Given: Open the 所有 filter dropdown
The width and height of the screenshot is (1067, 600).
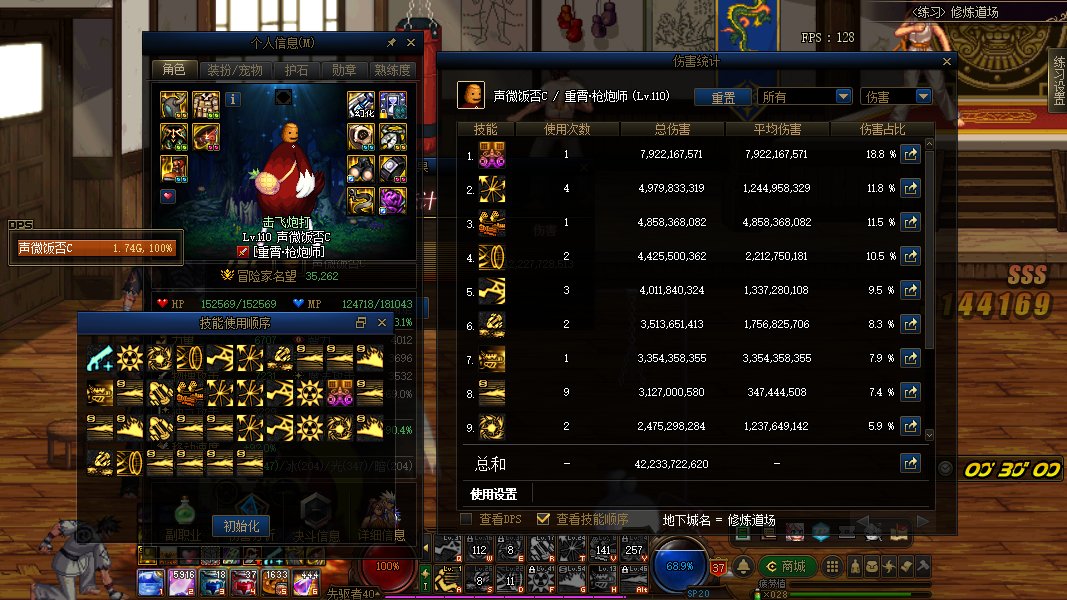Looking at the screenshot, I should [805, 97].
